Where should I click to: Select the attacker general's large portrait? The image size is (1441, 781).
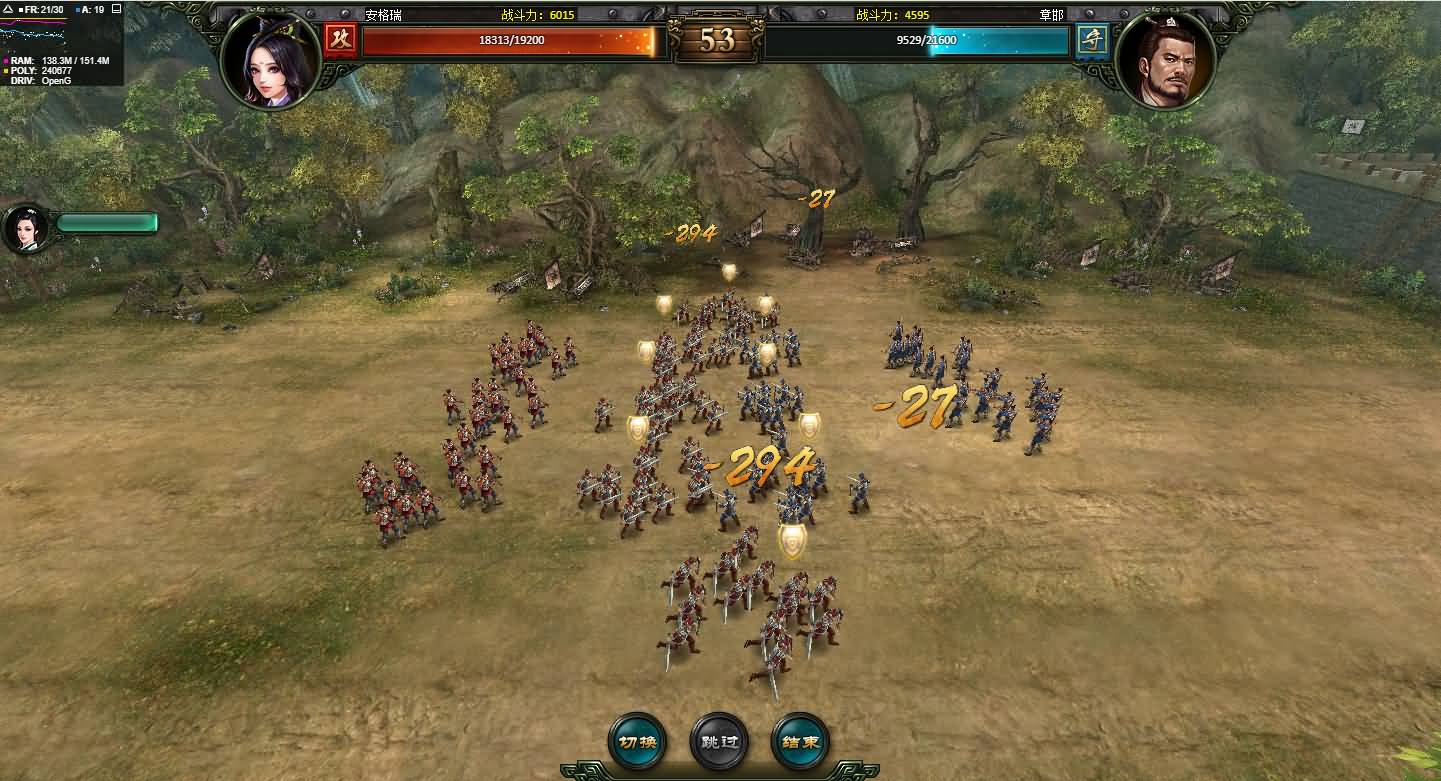coord(270,60)
